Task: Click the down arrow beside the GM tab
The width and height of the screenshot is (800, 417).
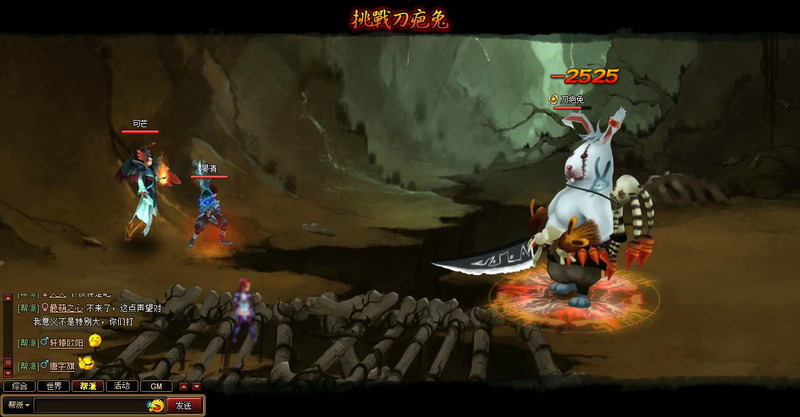Action: (x=196, y=386)
